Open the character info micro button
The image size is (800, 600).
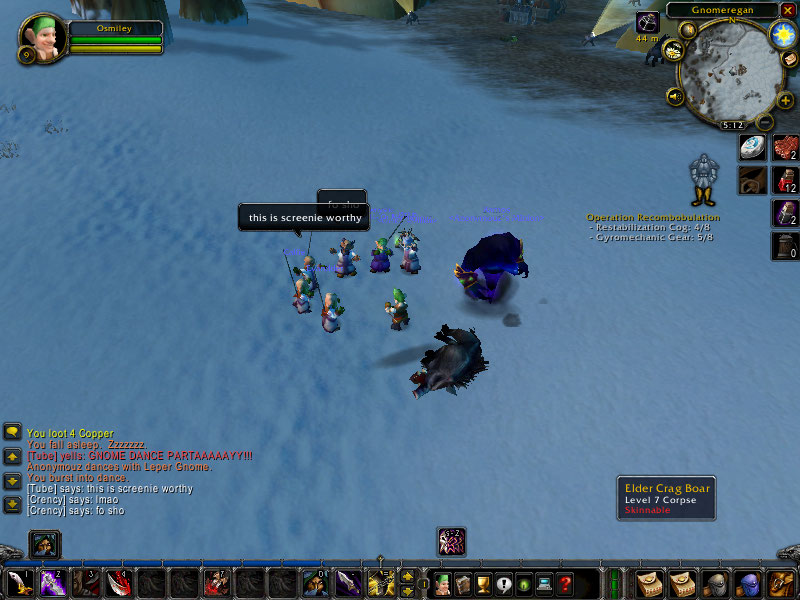[441, 584]
